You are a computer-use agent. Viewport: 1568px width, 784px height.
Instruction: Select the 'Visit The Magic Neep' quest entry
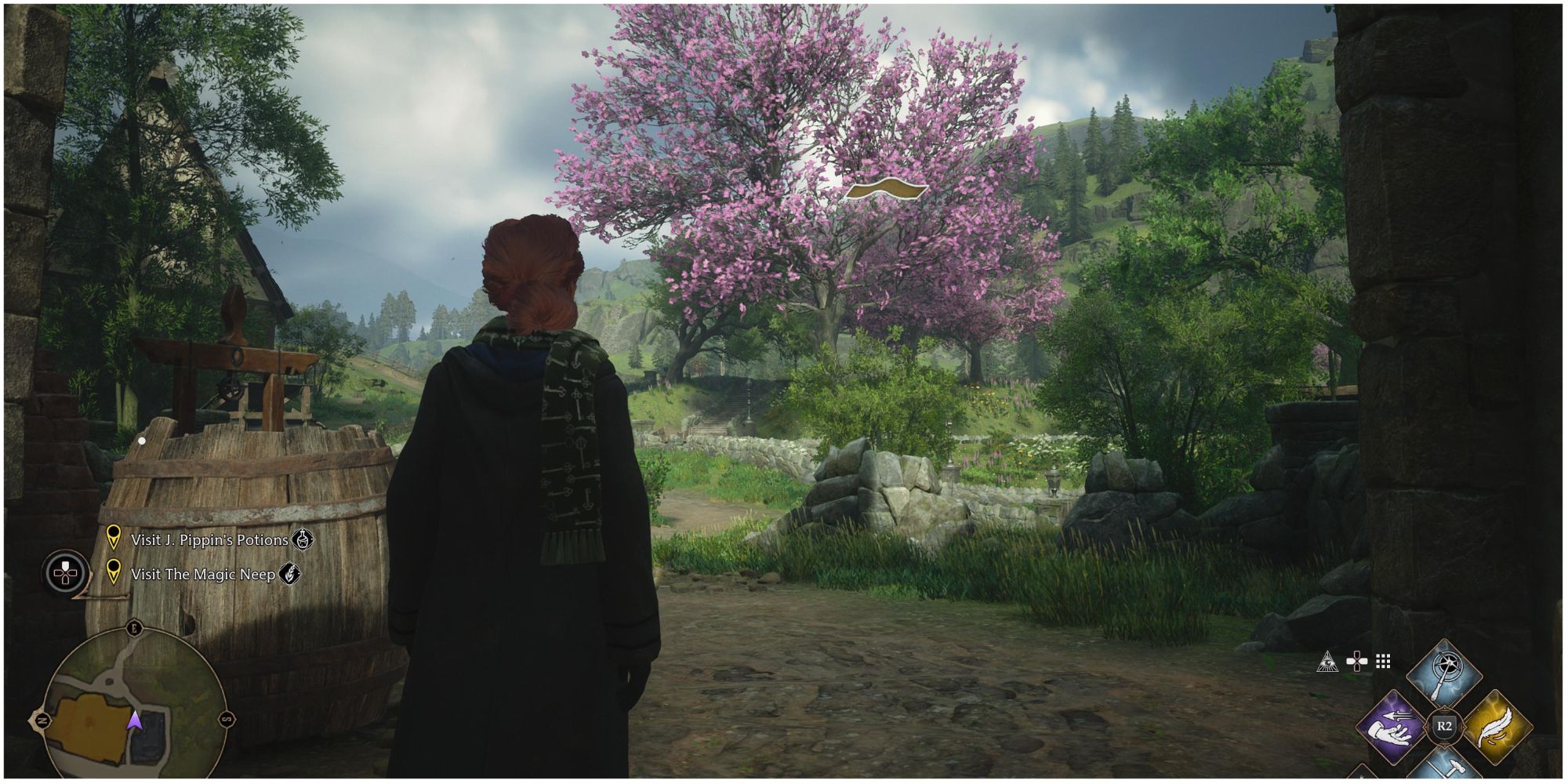click(x=203, y=574)
